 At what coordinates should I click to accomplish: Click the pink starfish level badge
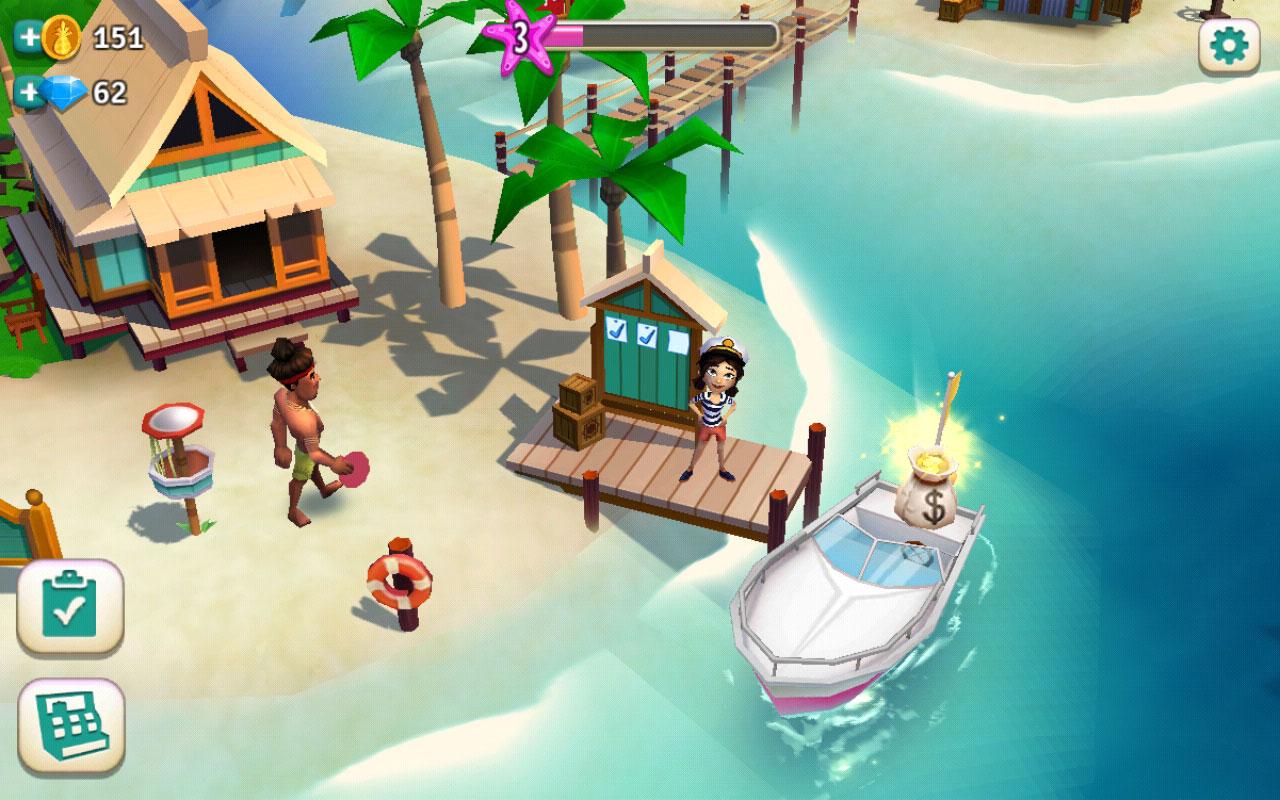pyautogui.click(x=520, y=38)
